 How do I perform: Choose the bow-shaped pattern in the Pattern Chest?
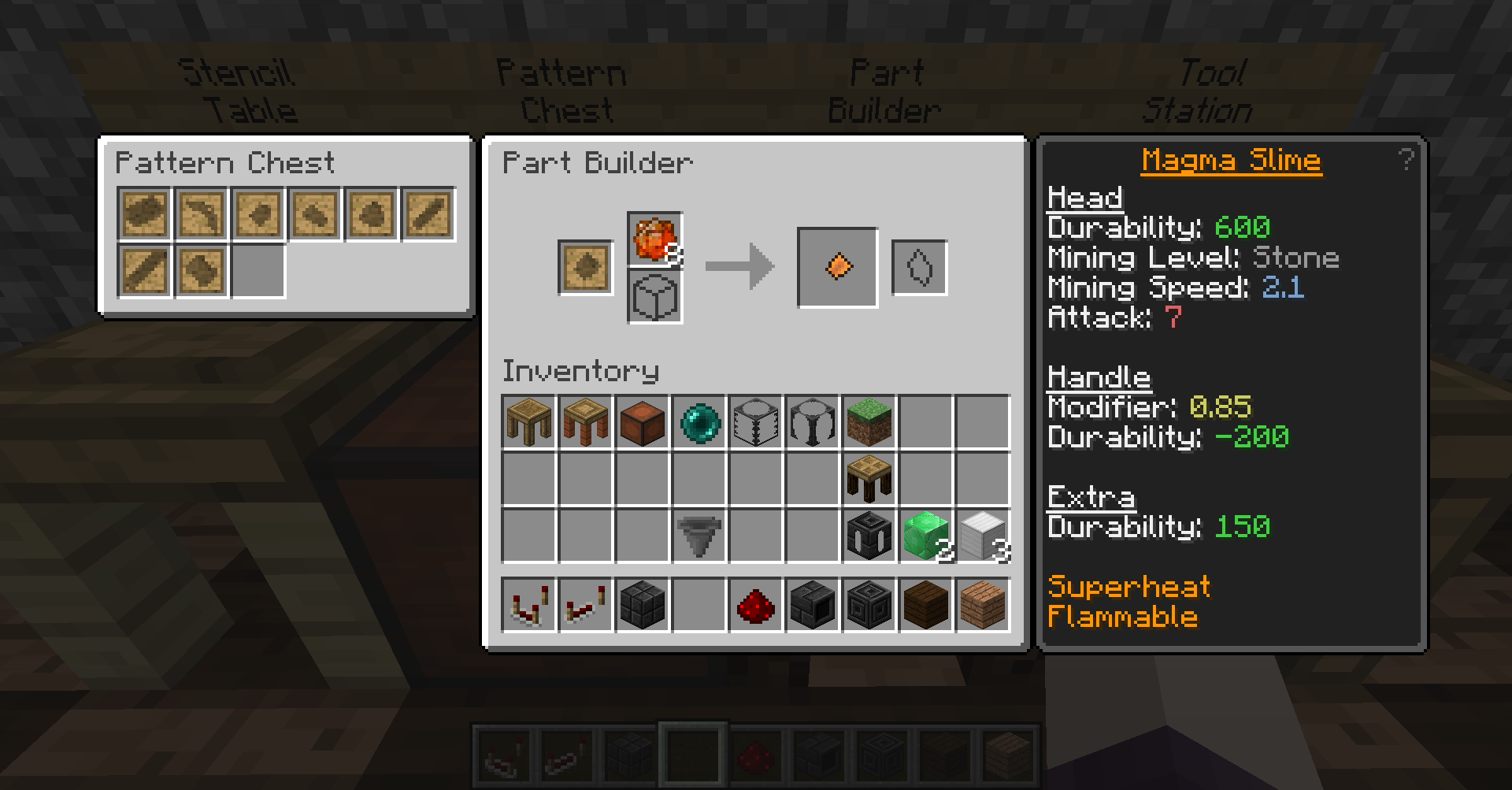point(202,213)
